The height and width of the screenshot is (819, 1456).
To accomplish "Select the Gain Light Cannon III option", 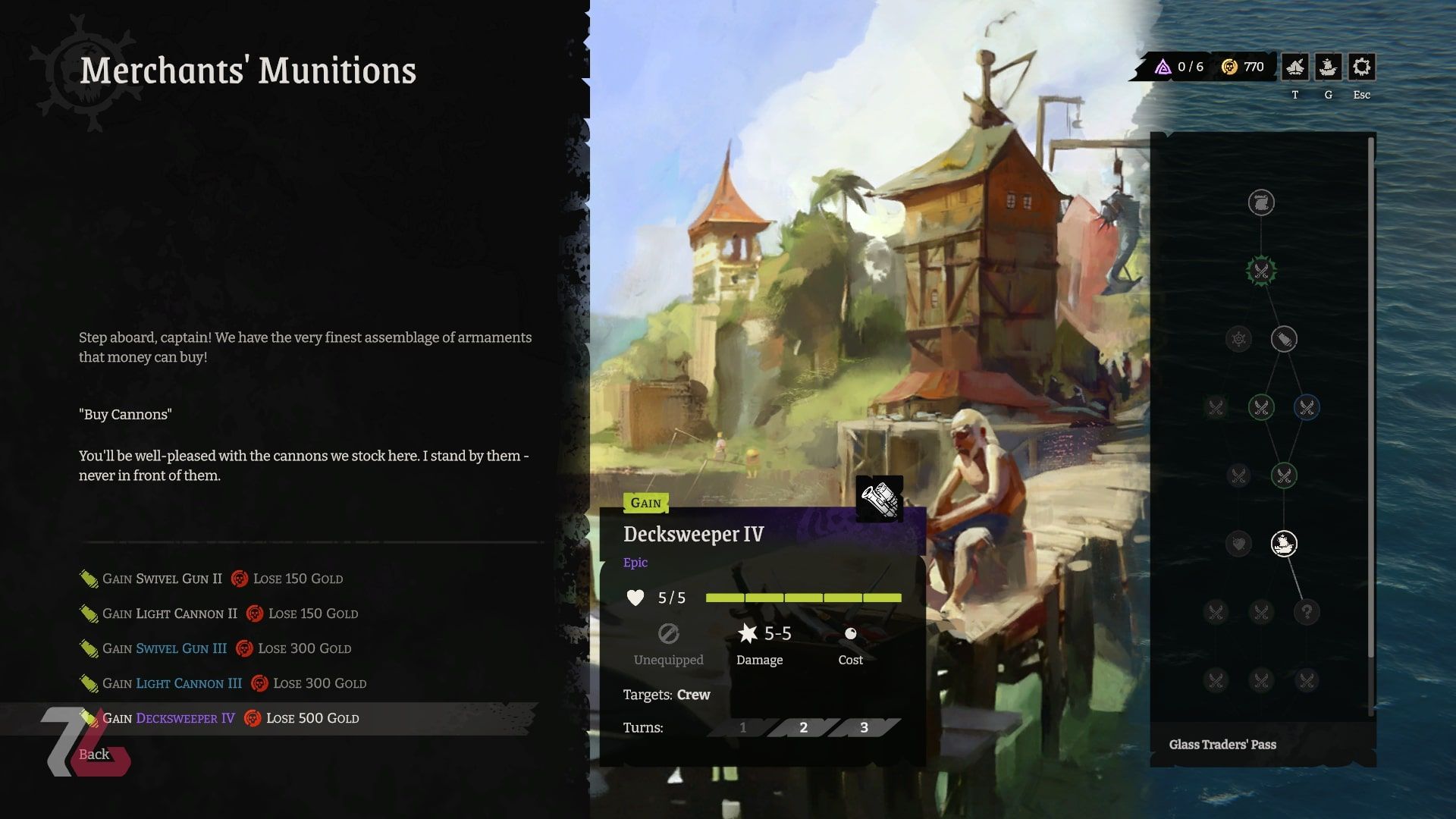I will pyautogui.click(x=222, y=683).
